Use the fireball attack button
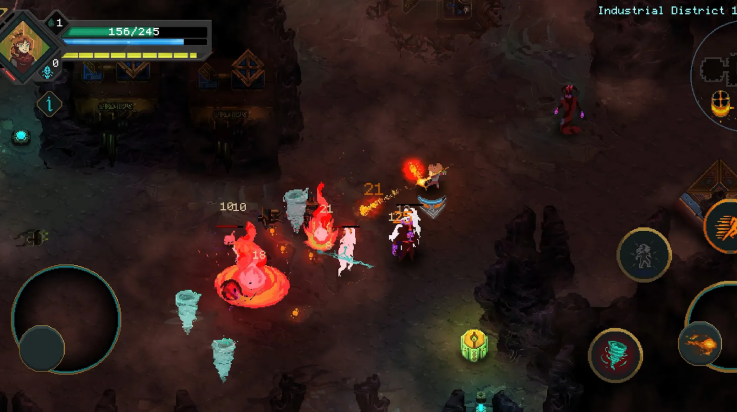The height and width of the screenshot is (412, 737). click(700, 344)
